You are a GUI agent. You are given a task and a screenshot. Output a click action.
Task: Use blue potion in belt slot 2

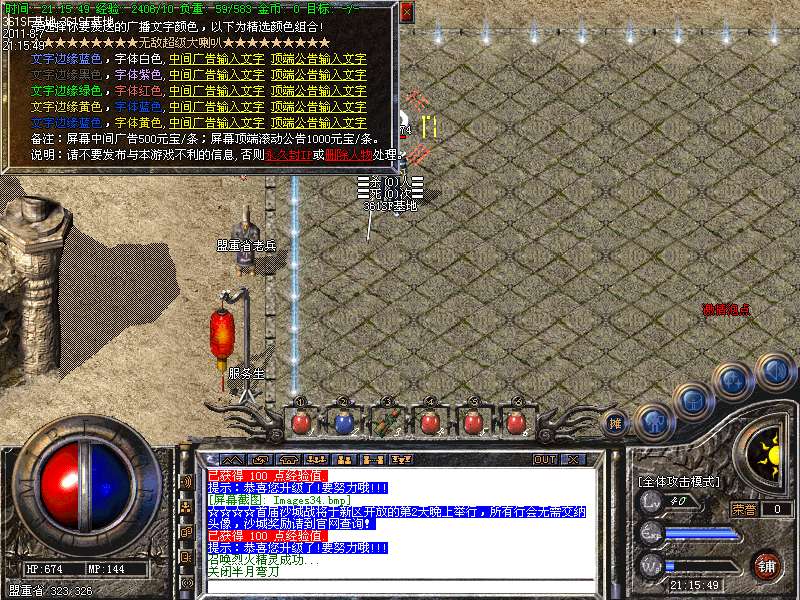pyautogui.click(x=344, y=423)
